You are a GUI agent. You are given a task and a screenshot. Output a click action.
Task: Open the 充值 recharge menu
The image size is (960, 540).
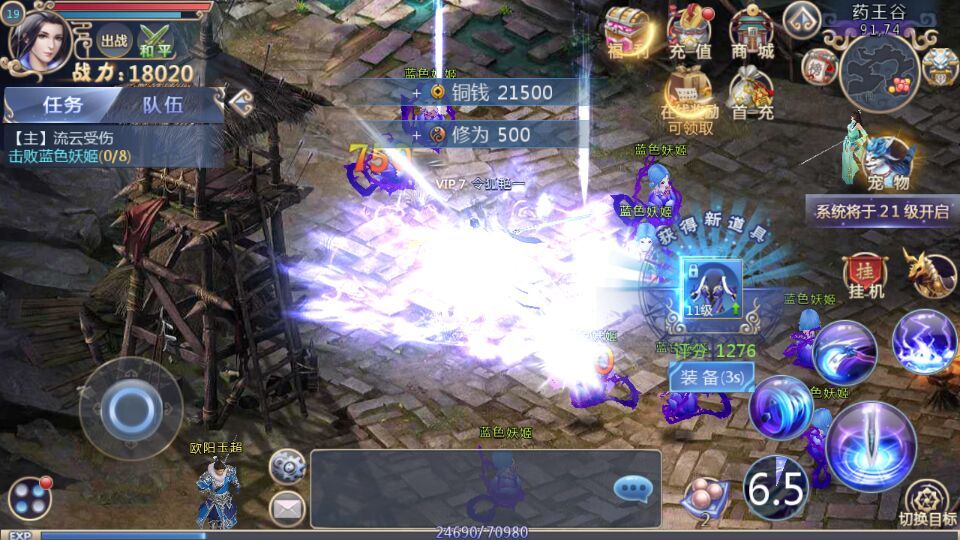pos(690,32)
